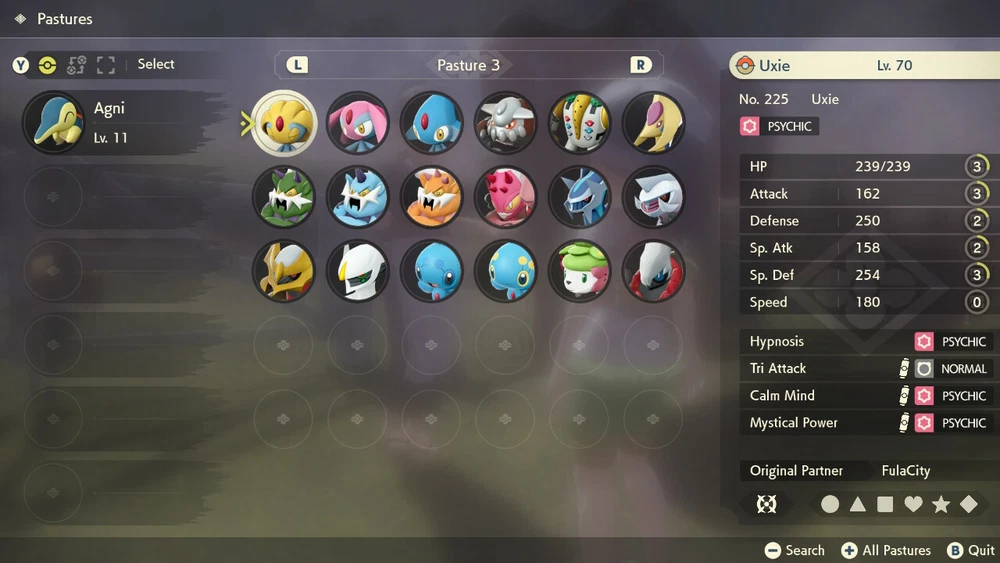Choose Giratina in the pasture

coord(284,271)
